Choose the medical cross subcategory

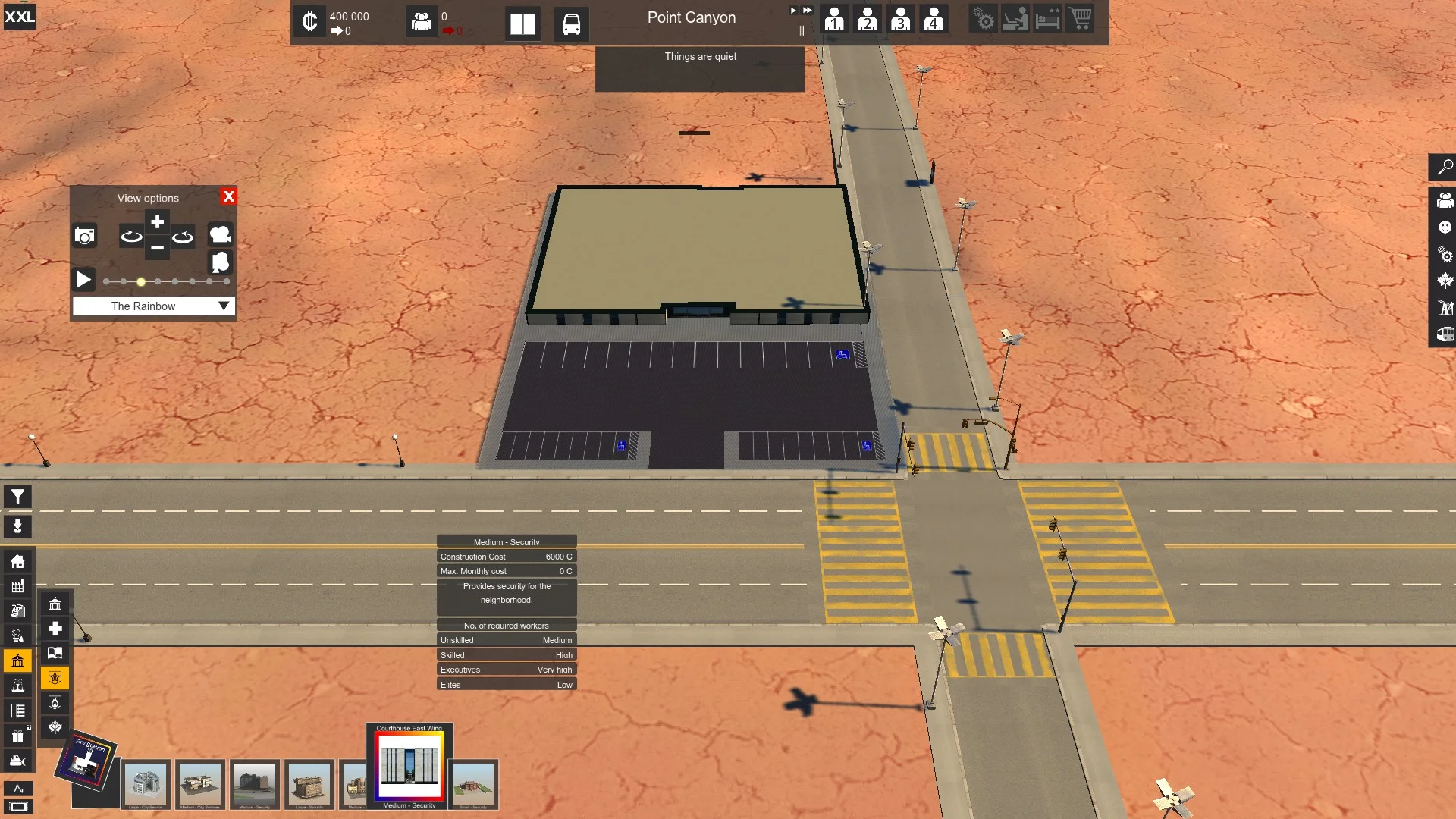click(55, 629)
